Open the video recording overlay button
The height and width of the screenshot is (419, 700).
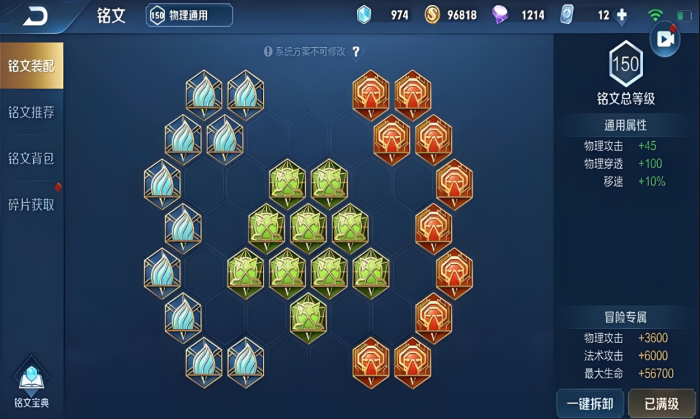(x=664, y=39)
